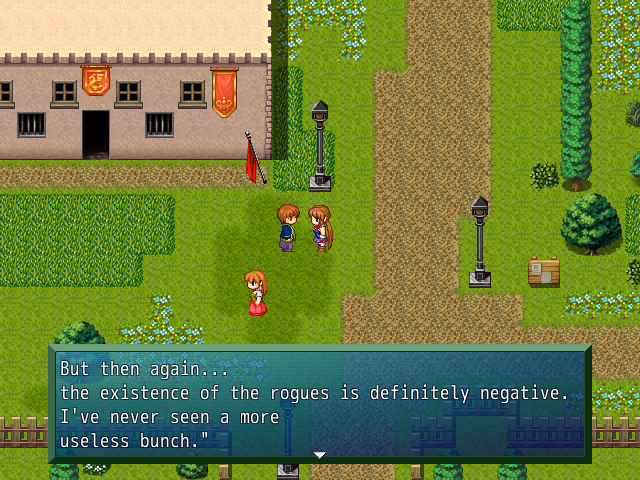Click the dialogue continue arrow
The image size is (640, 480).
coord(320,455)
